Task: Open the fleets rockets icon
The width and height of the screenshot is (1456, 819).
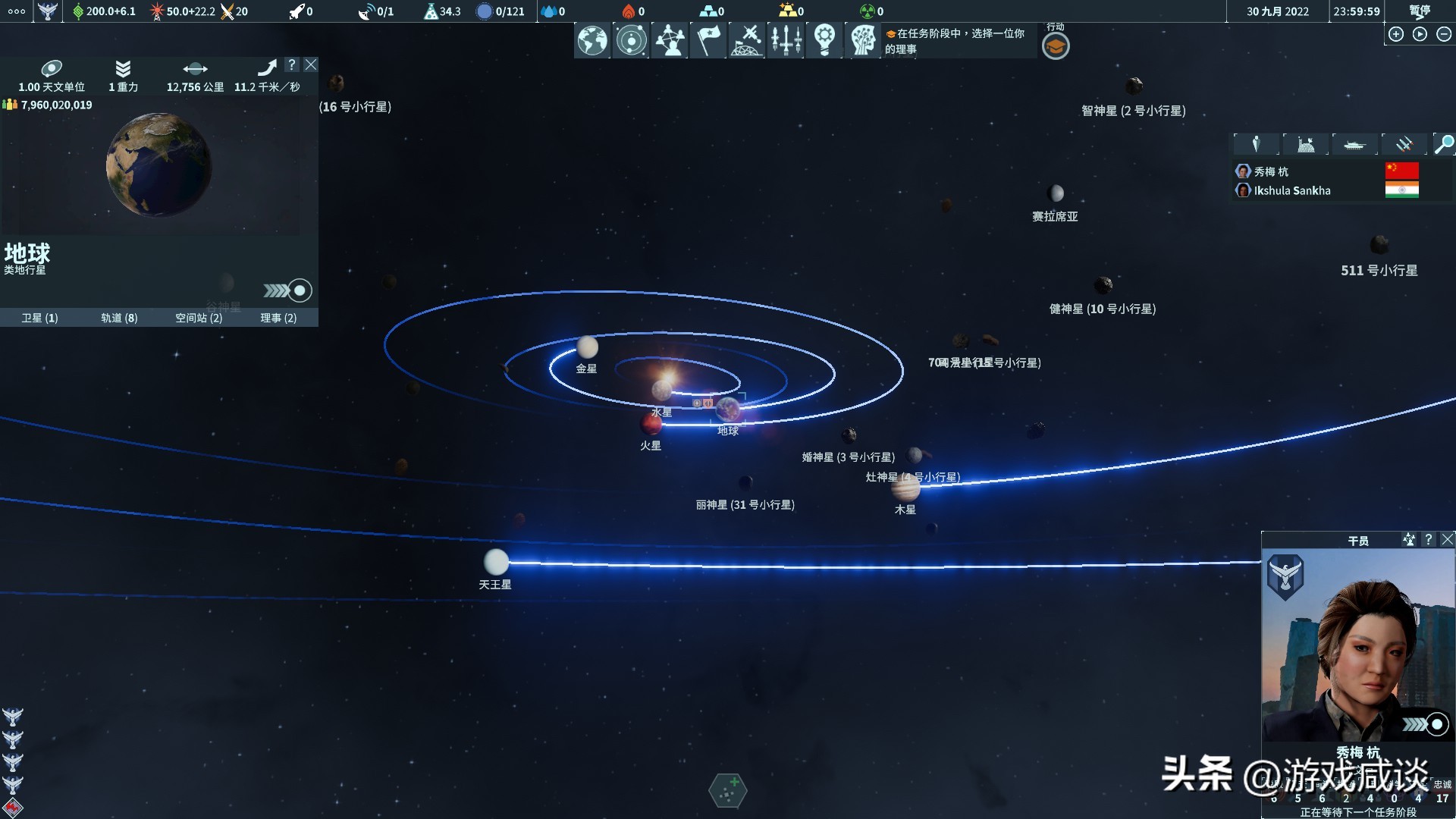Action: pyautogui.click(x=786, y=40)
